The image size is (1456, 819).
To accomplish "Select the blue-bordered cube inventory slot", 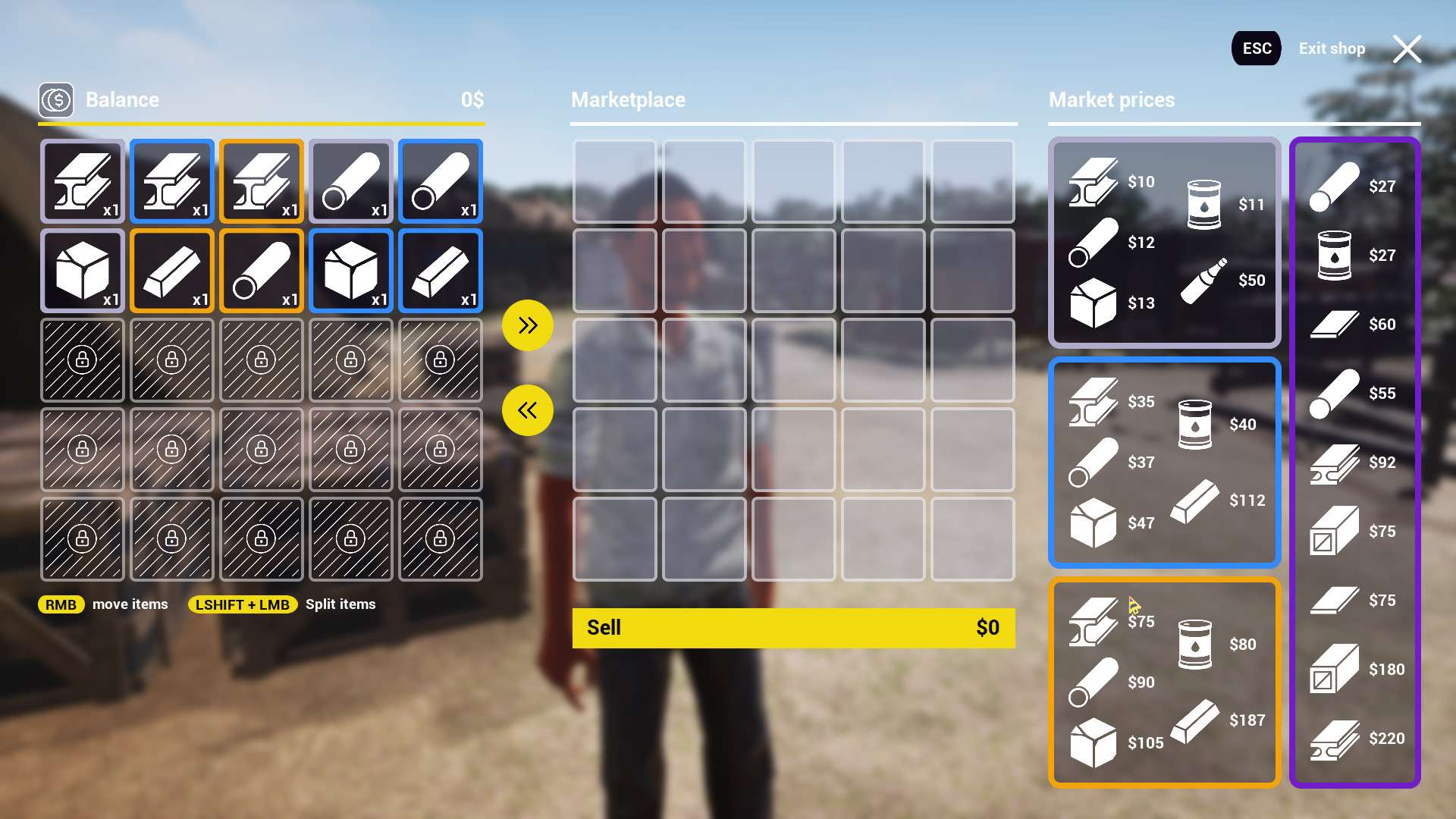I will [x=351, y=271].
